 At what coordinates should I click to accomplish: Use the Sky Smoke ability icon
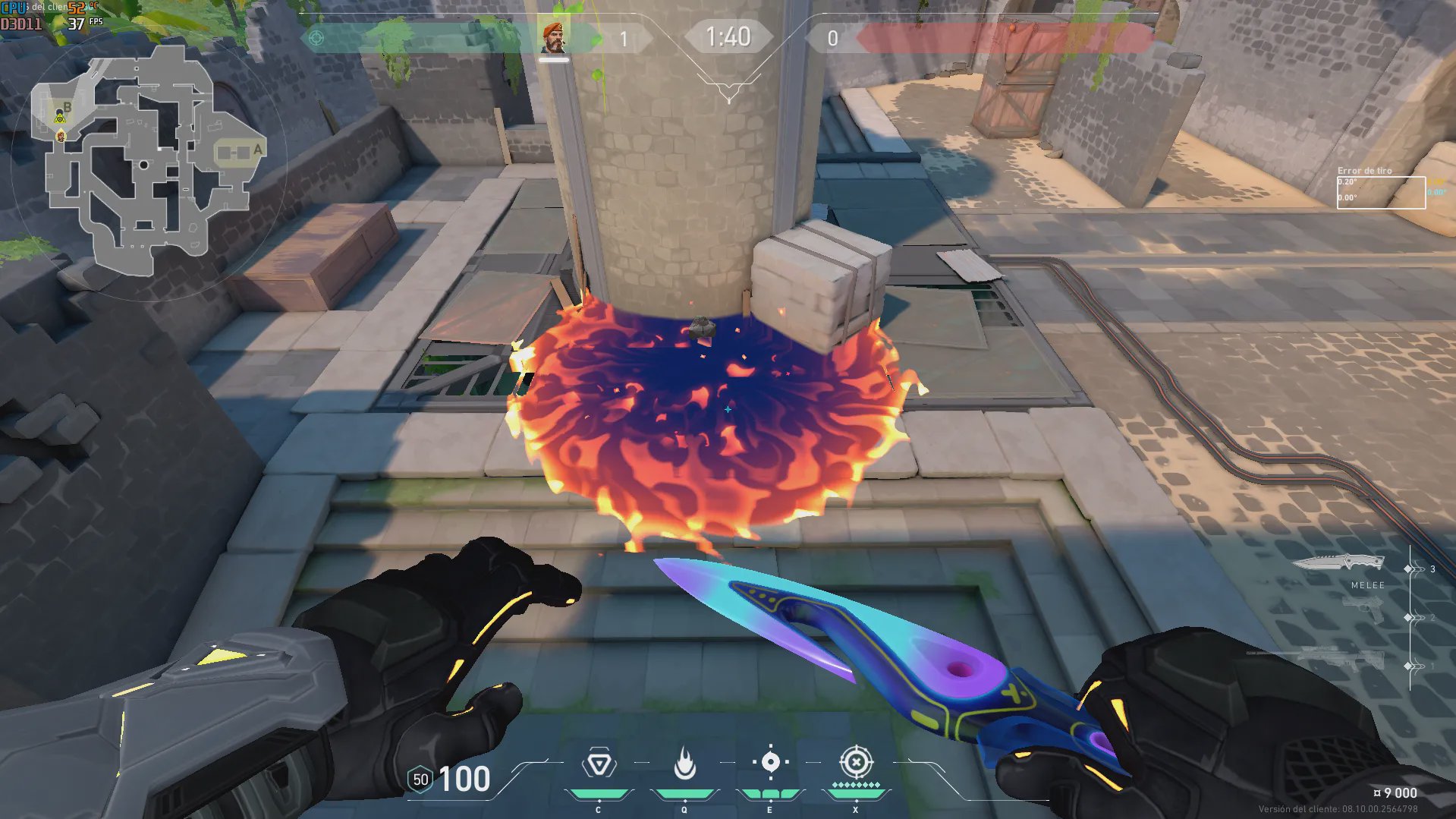click(x=770, y=762)
